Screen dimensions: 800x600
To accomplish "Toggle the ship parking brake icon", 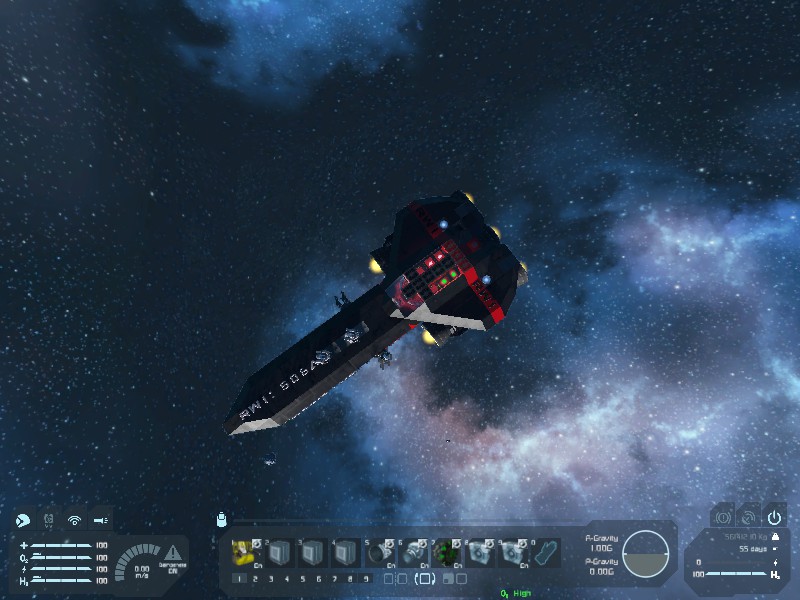I will click(x=722, y=517).
